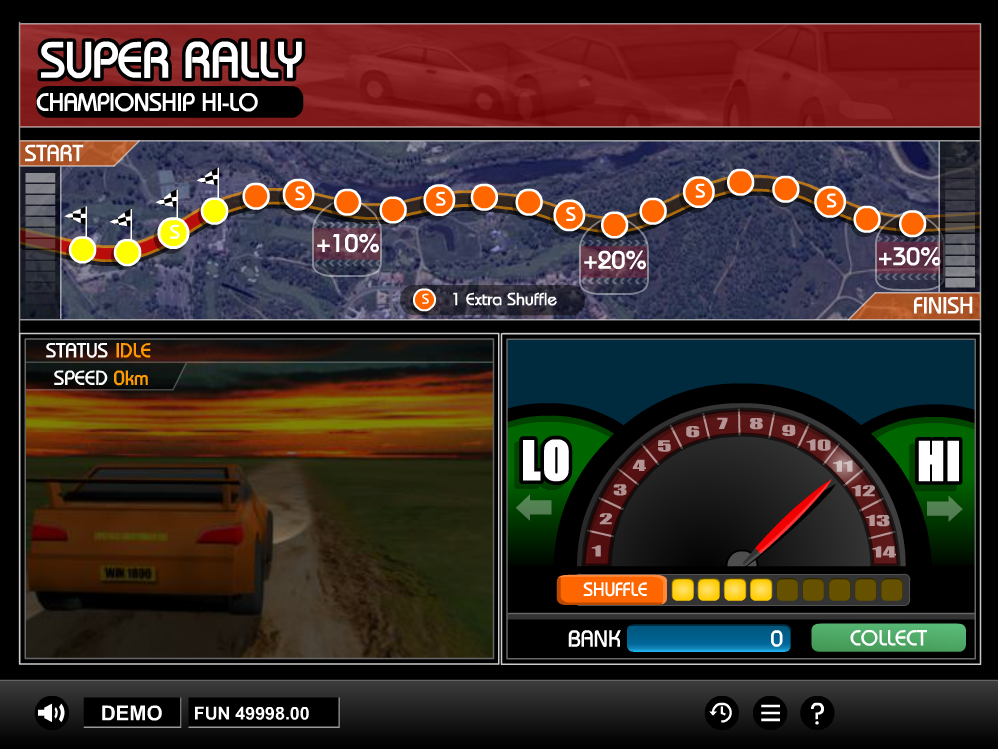Bet on the HI option
The height and width of the screenshot is (749, 998).
938,480
